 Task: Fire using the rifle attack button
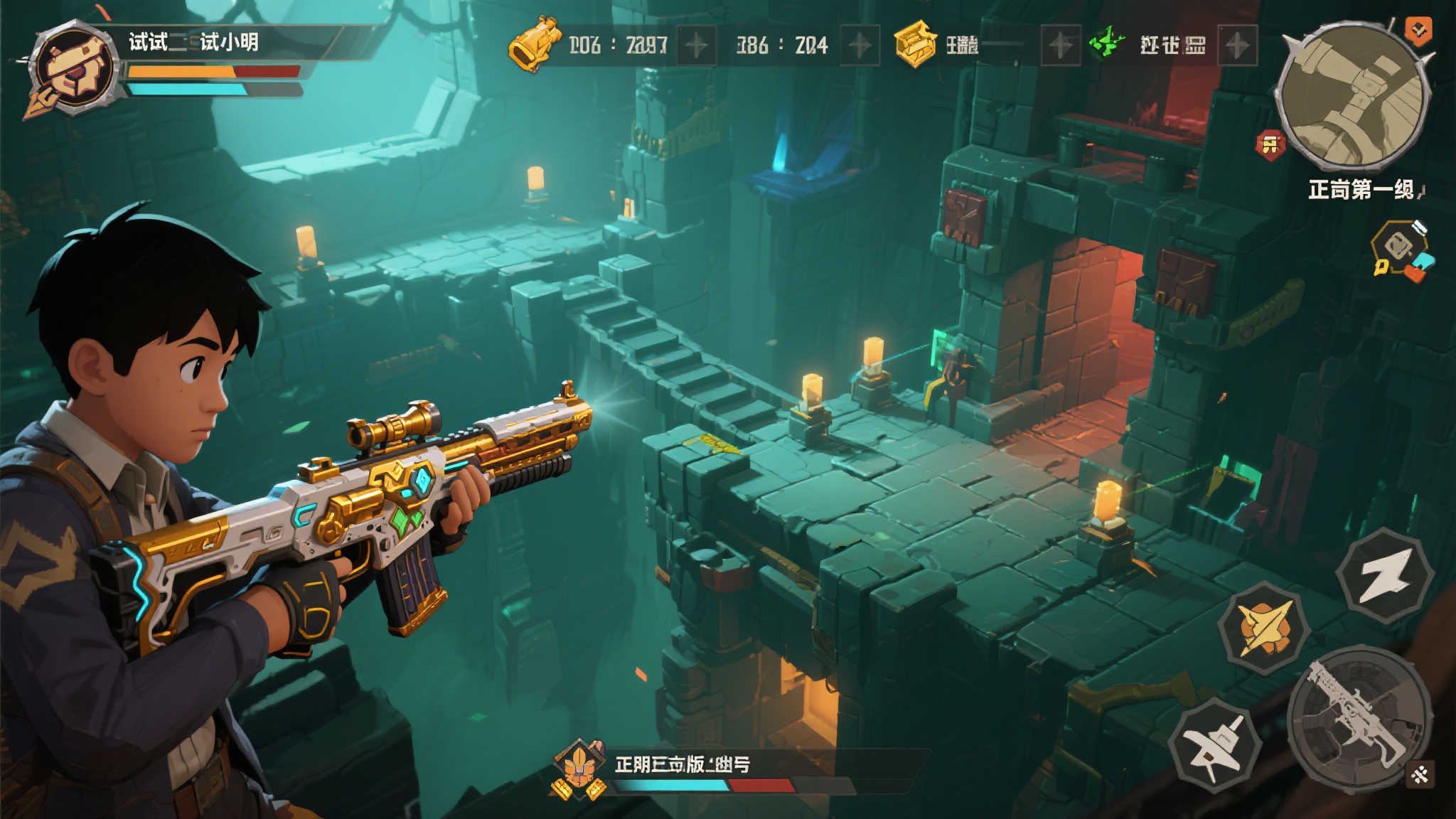pos(1356,718)
